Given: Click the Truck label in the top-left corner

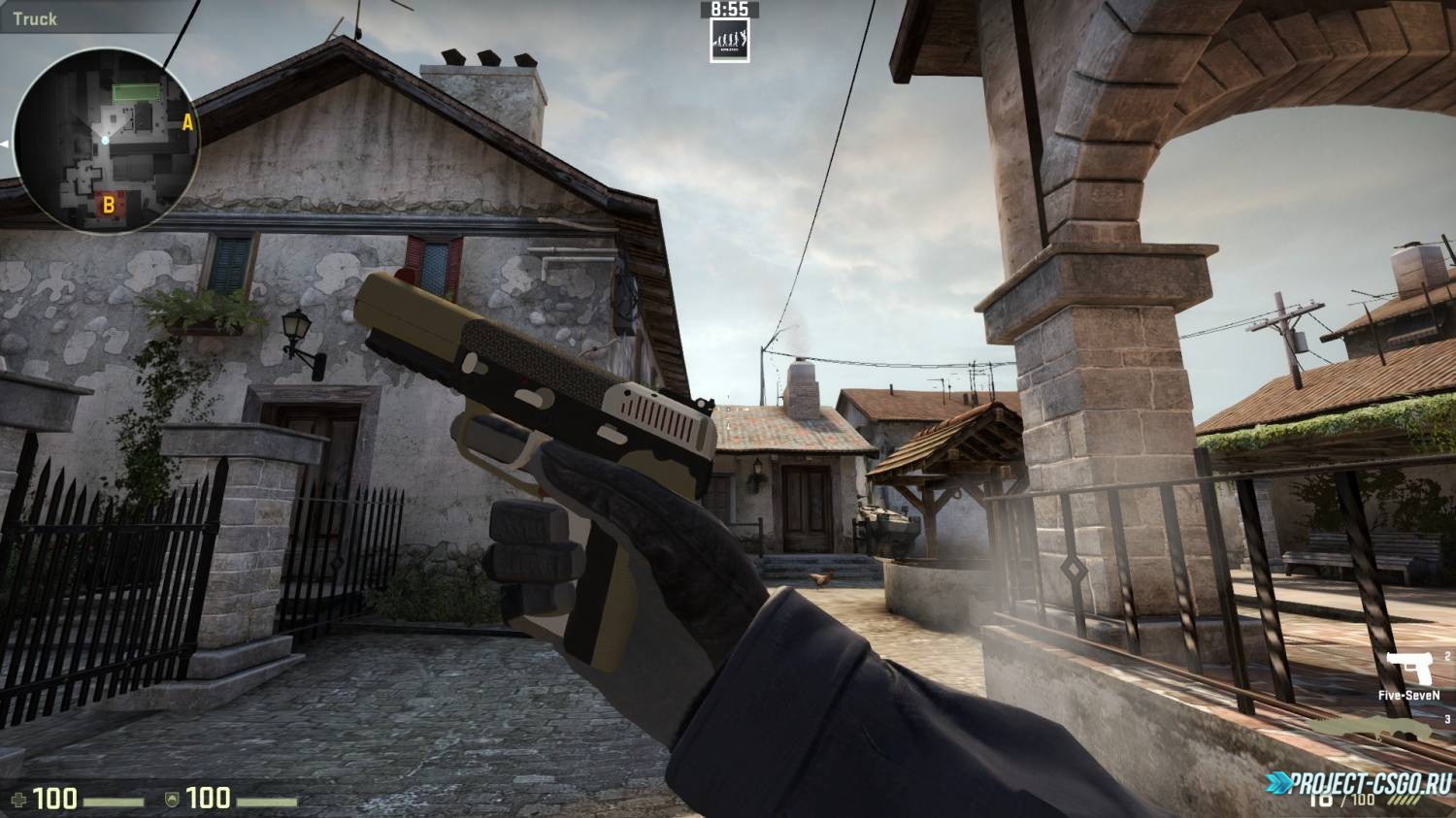Looking at the screenshot, I should [36, 16].
